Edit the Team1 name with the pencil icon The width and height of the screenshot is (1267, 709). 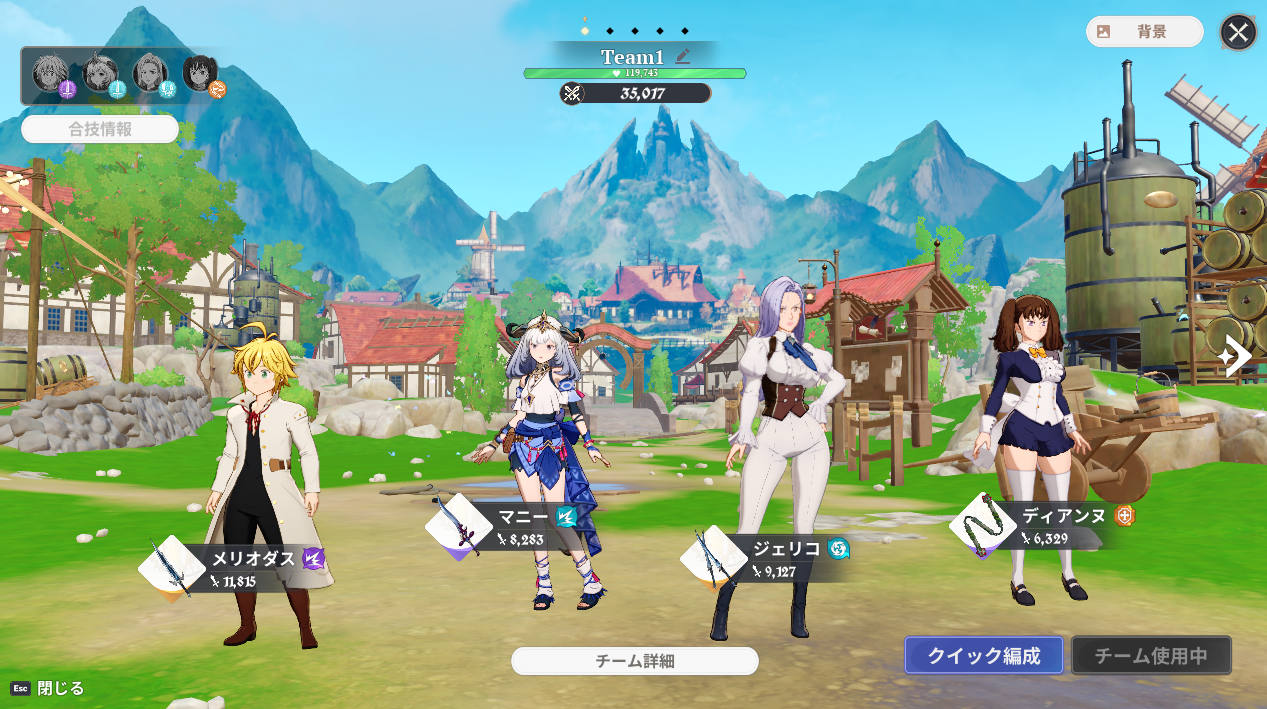pos(683,57)
